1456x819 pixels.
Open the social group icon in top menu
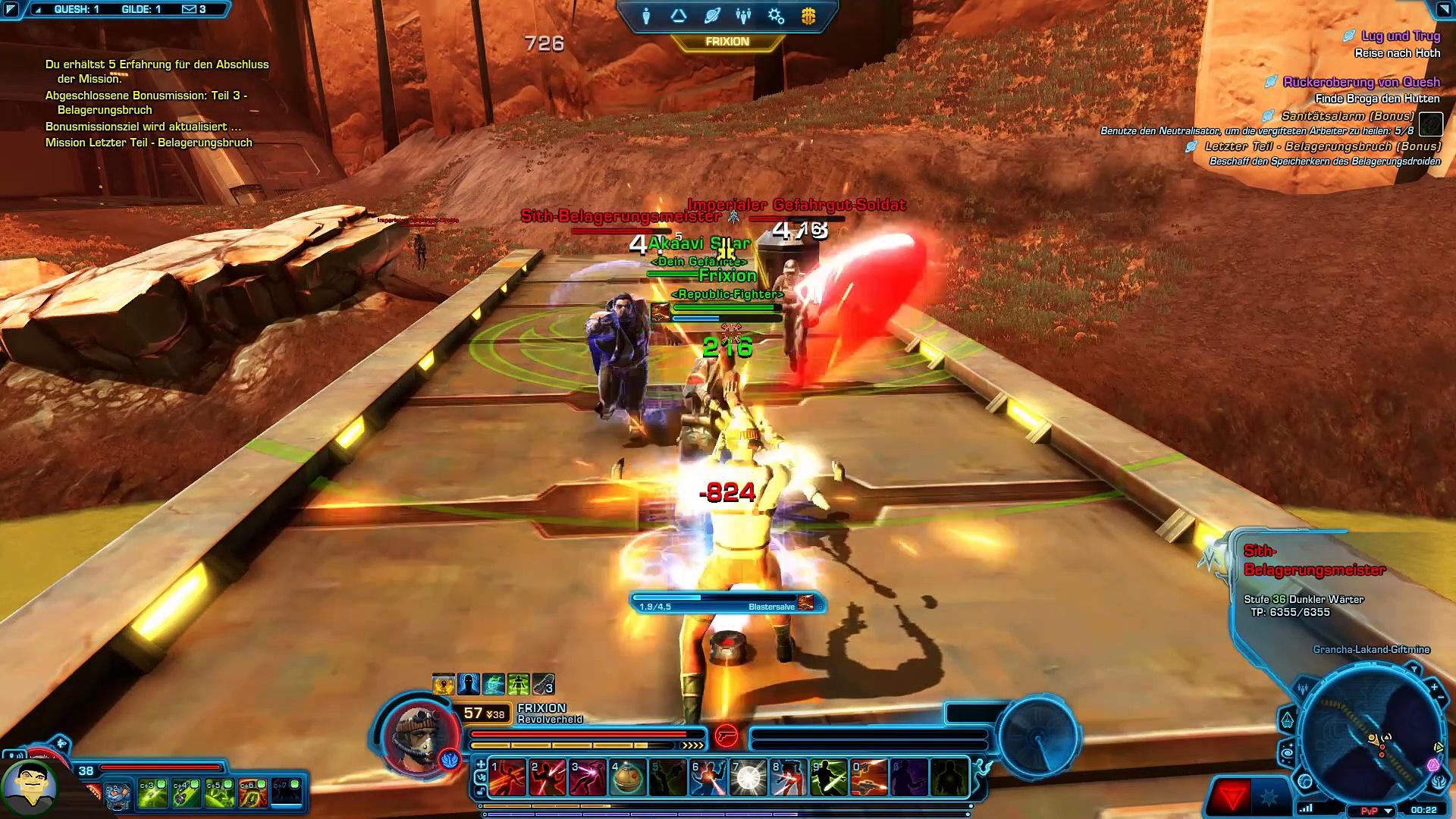point(743,16)
